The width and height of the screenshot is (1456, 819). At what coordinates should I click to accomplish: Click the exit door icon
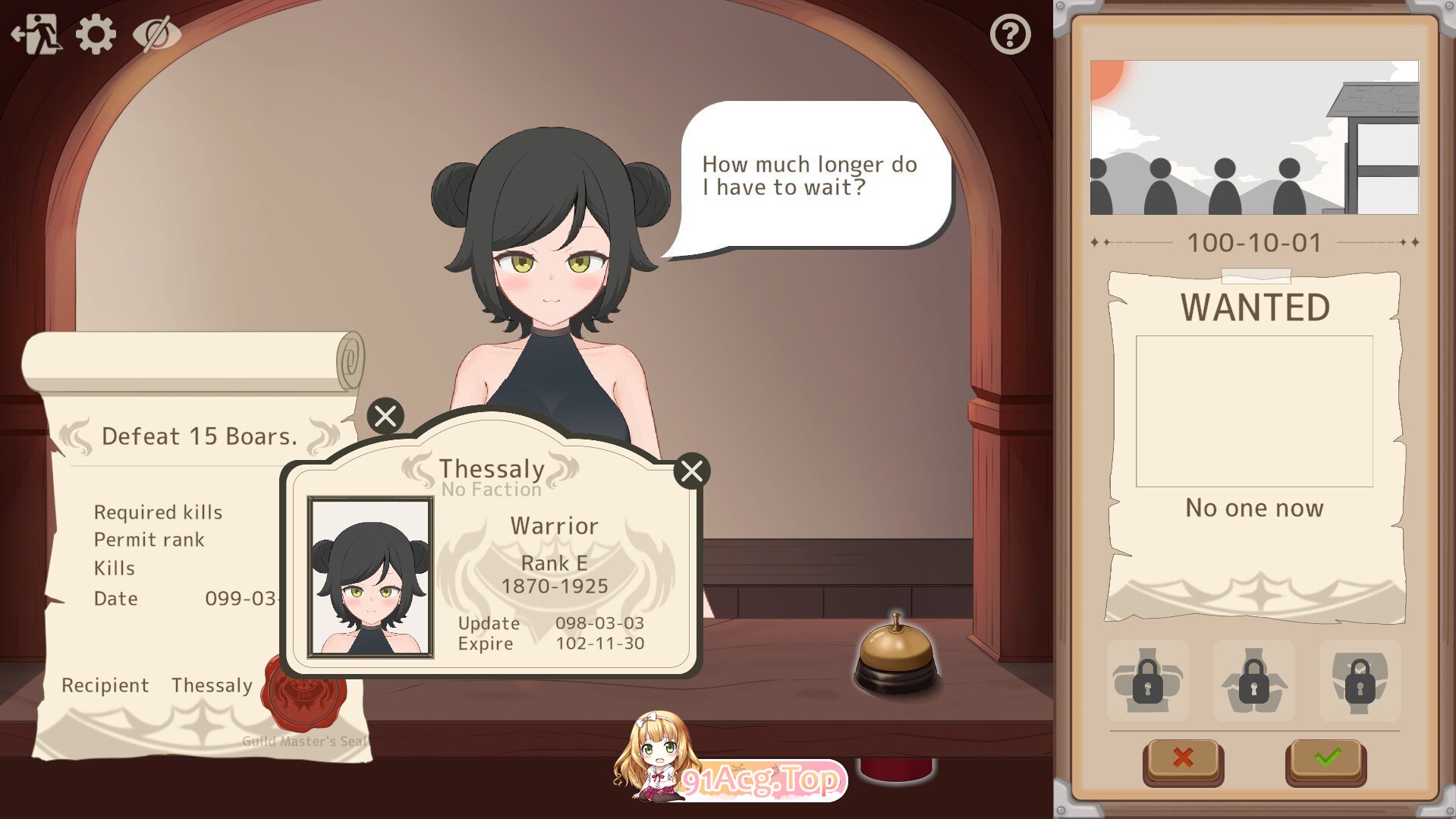[x=36, y=34]
